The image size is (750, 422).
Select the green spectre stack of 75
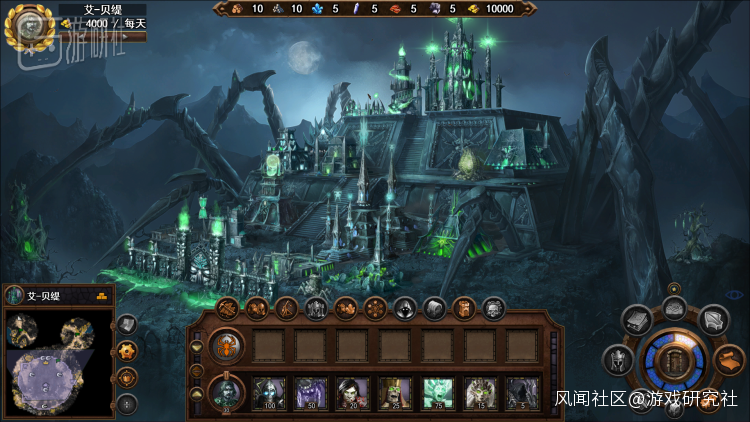click(x=438, y=392)
